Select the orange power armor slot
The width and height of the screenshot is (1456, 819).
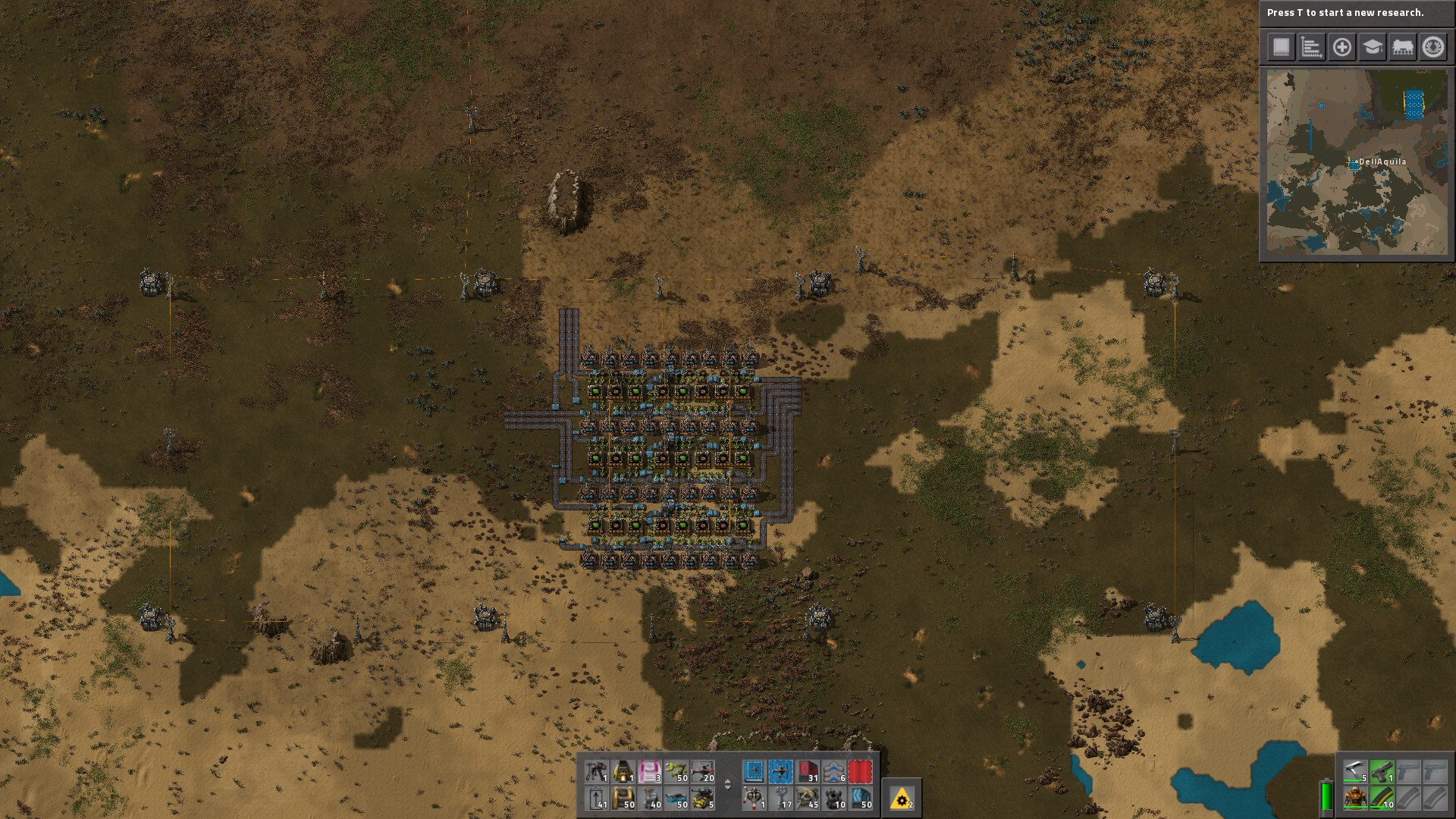[1355, 798]
